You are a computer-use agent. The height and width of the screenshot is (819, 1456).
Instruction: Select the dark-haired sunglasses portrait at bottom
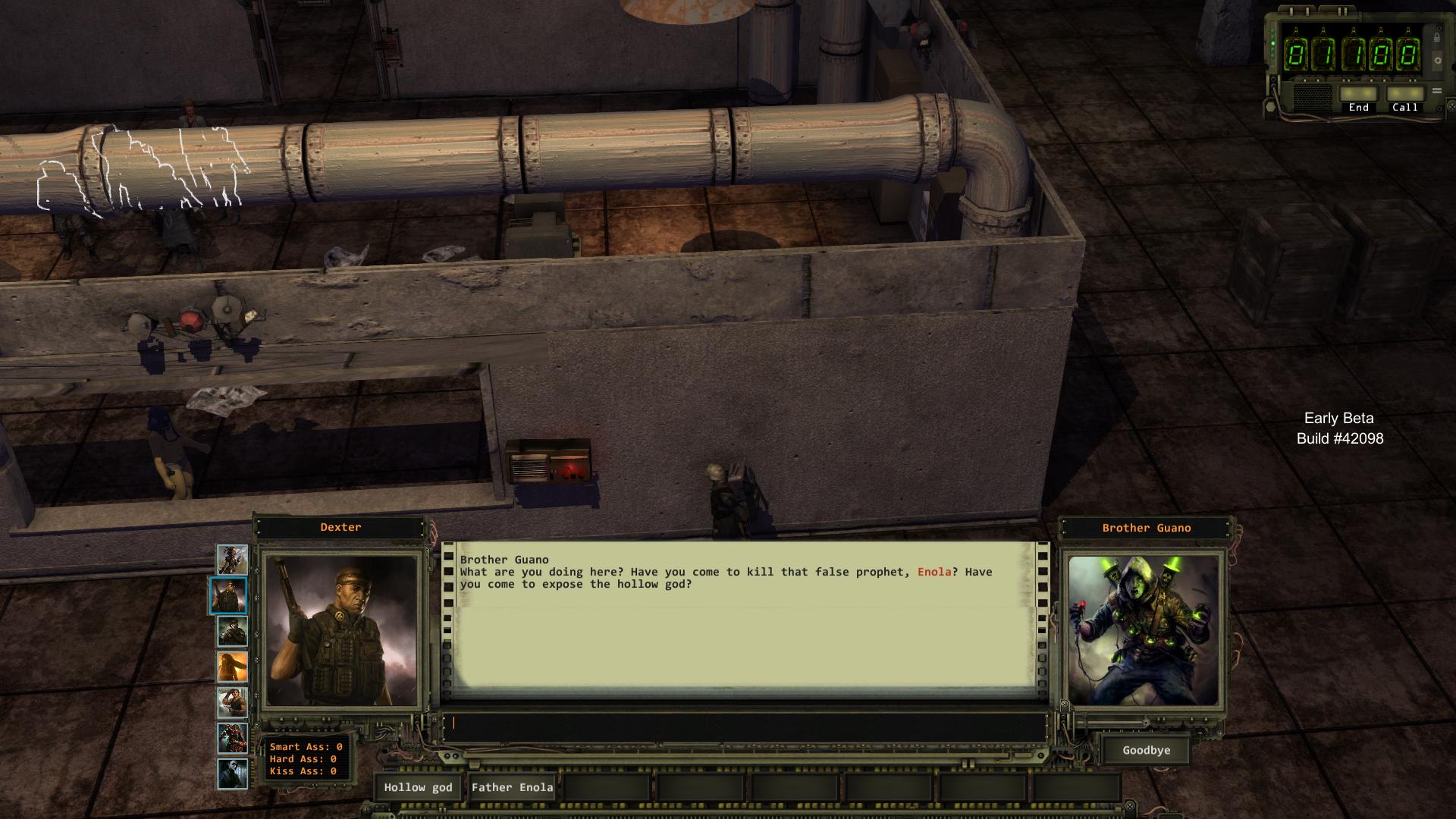tap(232, 774)
